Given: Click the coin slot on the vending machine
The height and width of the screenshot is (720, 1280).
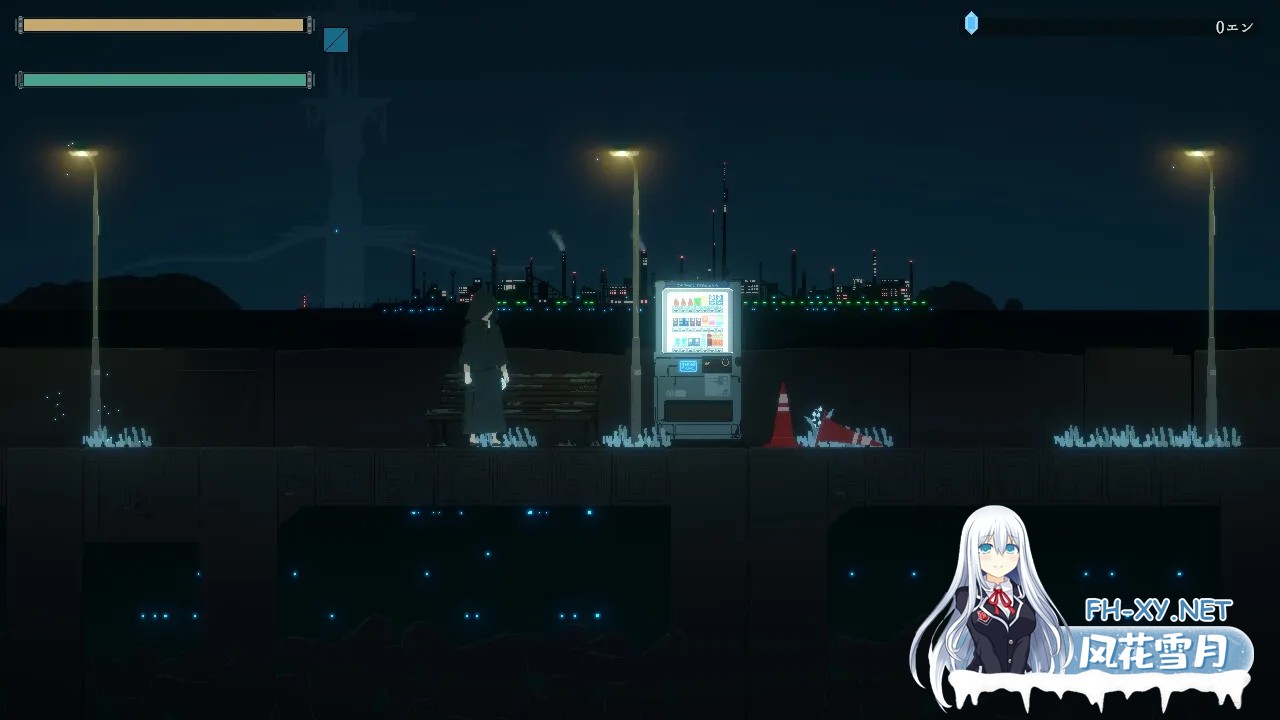Looking at the screenshot, I should pos(724,363).
